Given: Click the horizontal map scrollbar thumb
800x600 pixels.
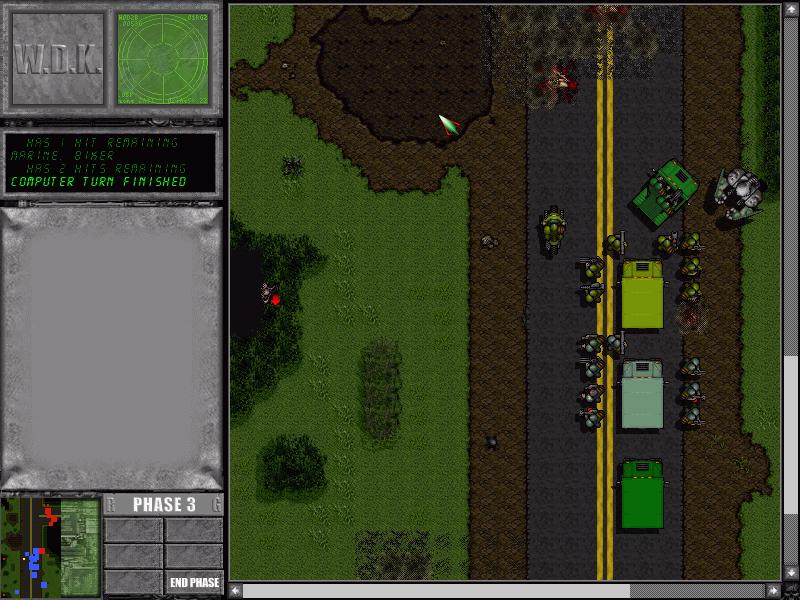Looking at the screenshot, I should click(x=436, y=591).
